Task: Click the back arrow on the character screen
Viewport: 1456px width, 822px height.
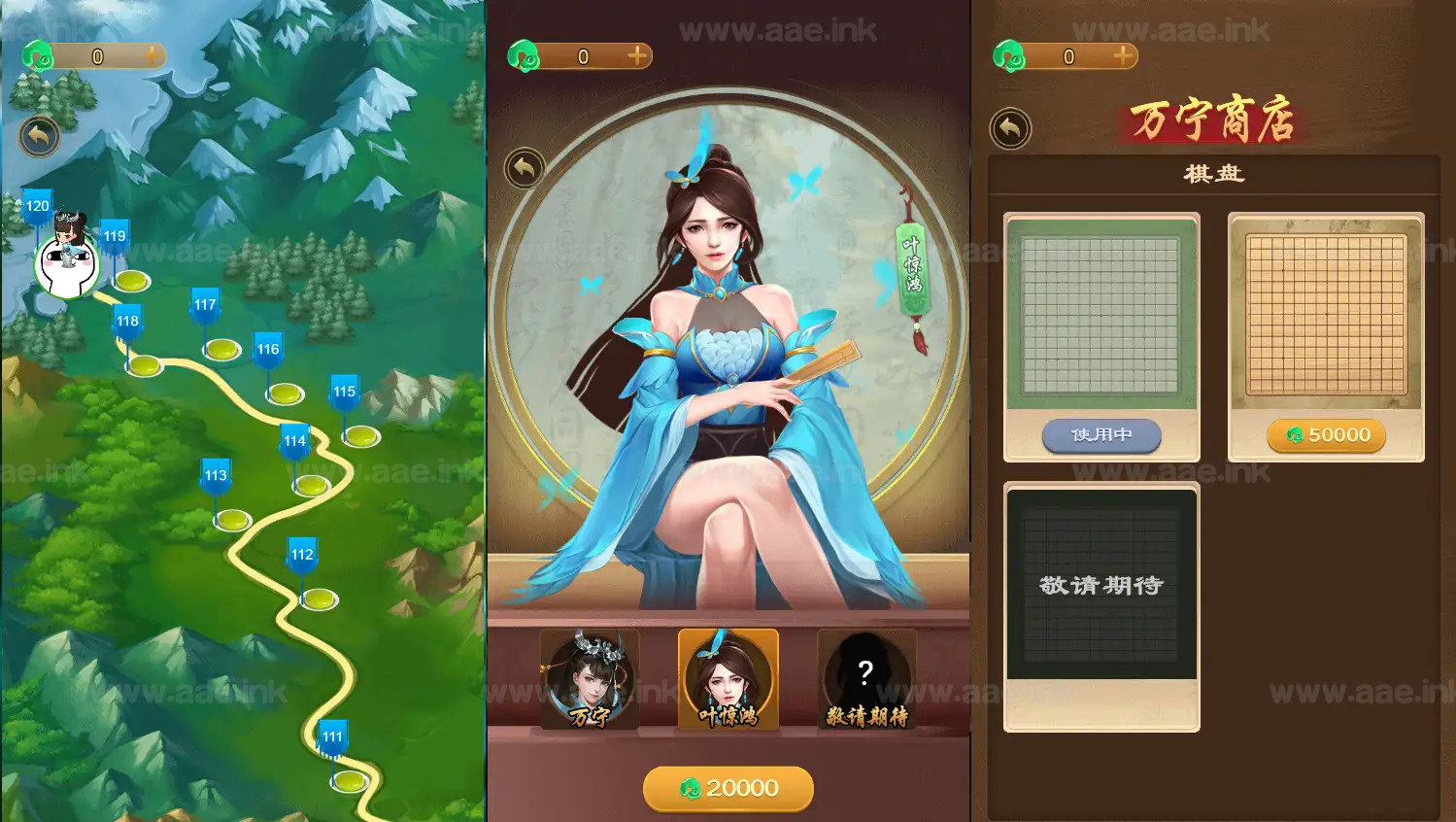Action: (525, 170)
